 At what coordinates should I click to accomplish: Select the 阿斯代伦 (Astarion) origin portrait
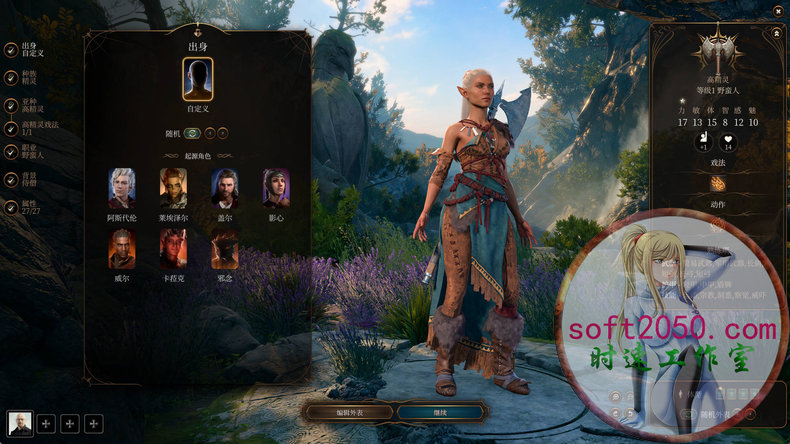122,189
